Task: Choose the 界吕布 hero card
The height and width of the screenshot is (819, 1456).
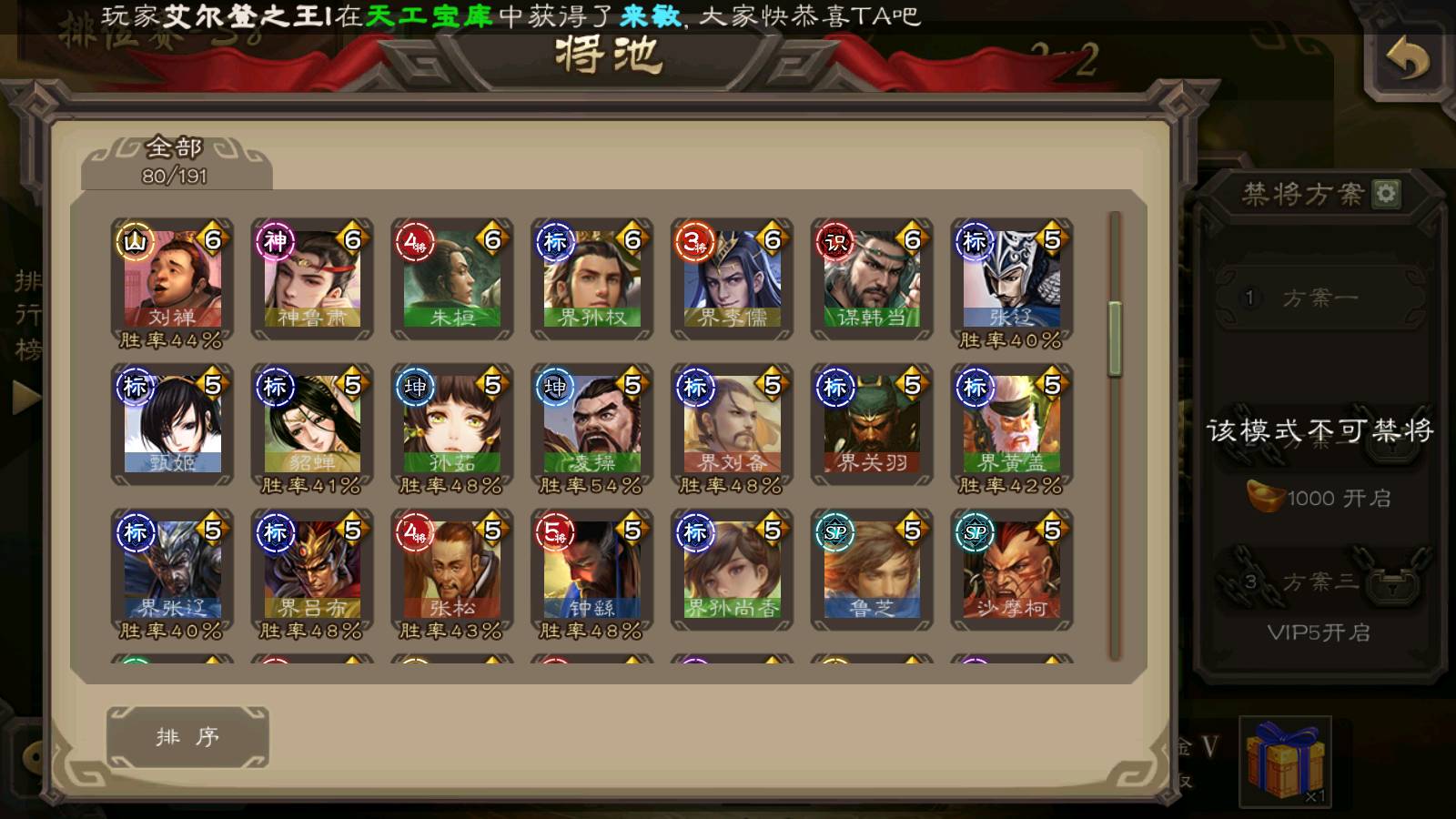Action: (312, 571)
